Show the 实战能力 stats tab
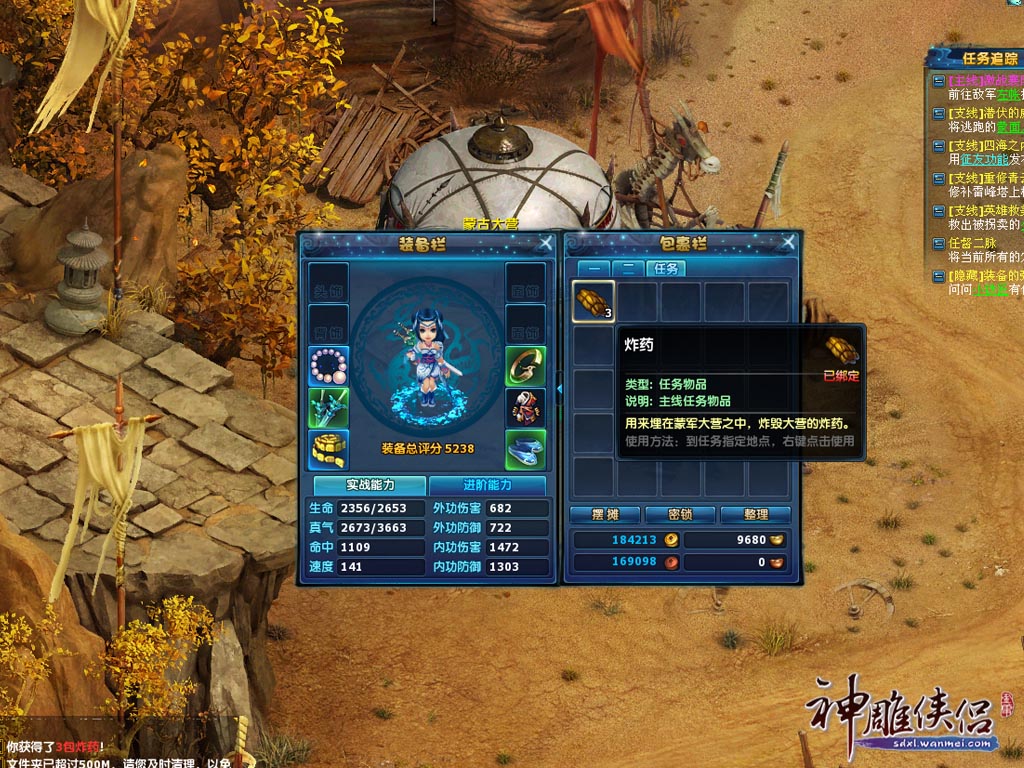This screenshot has width=1024, height=768. tap(372, 485)
